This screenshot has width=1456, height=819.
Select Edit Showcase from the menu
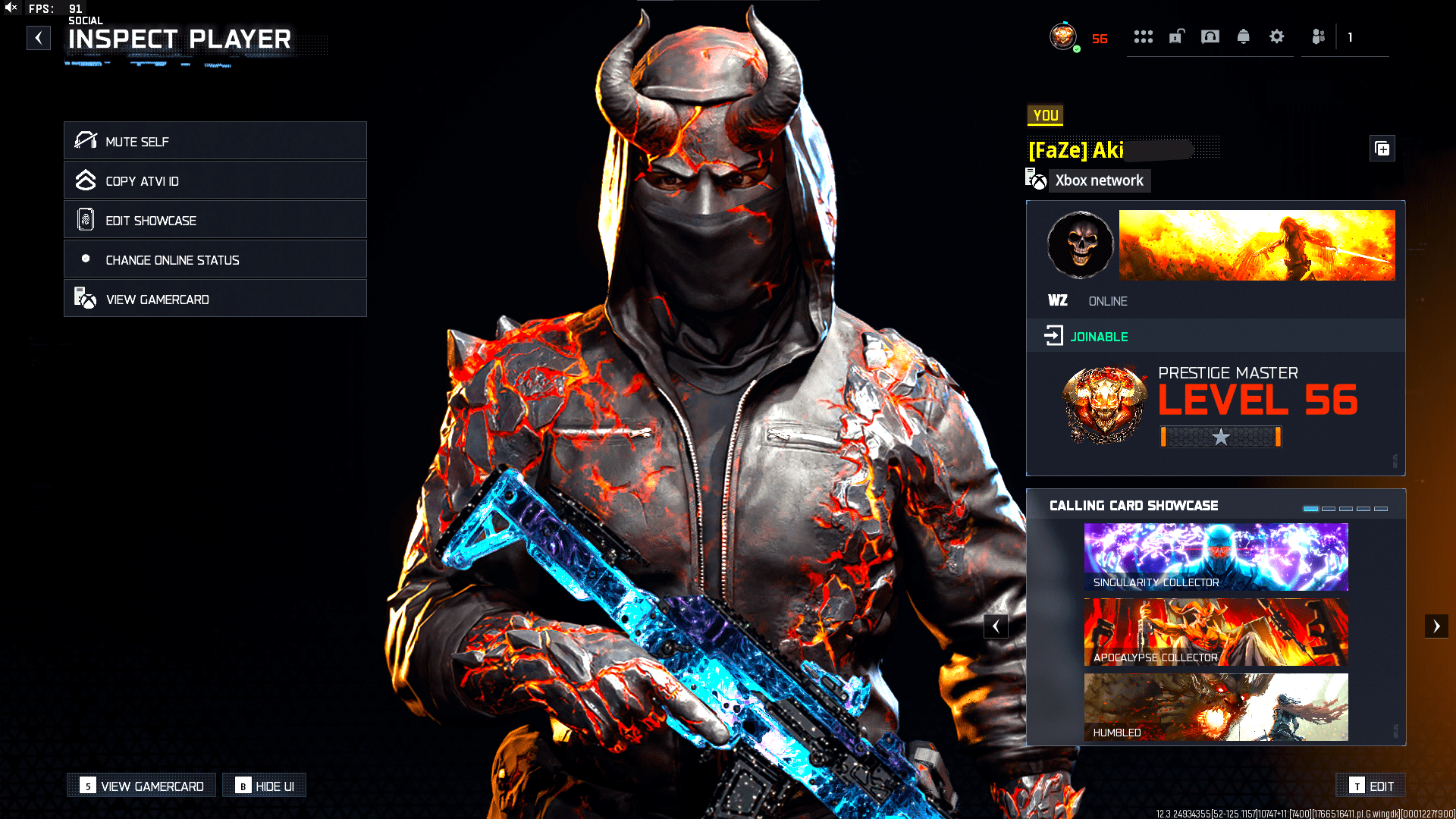(215, 220)
